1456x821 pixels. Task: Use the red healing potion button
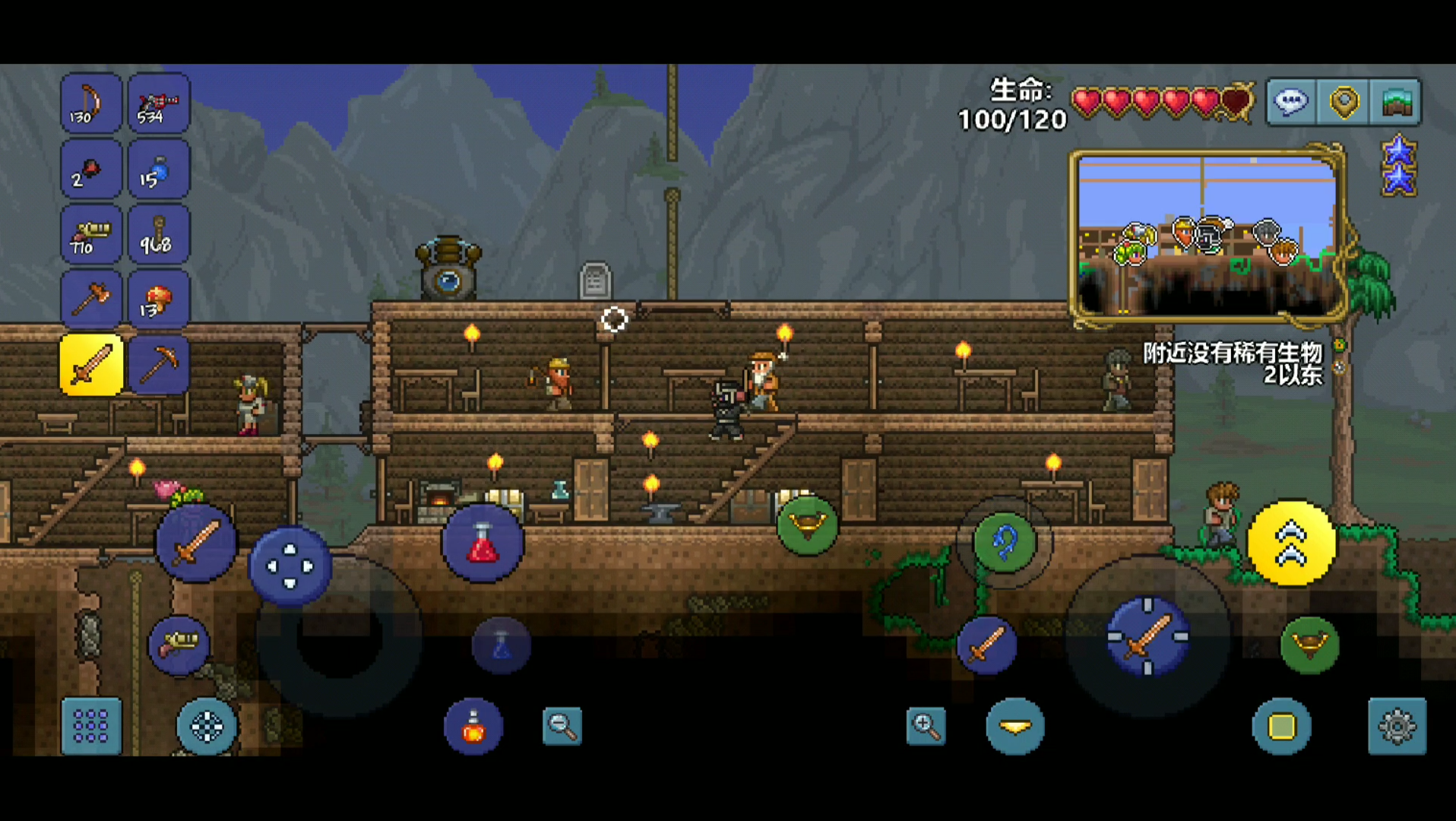pos(483,543)
